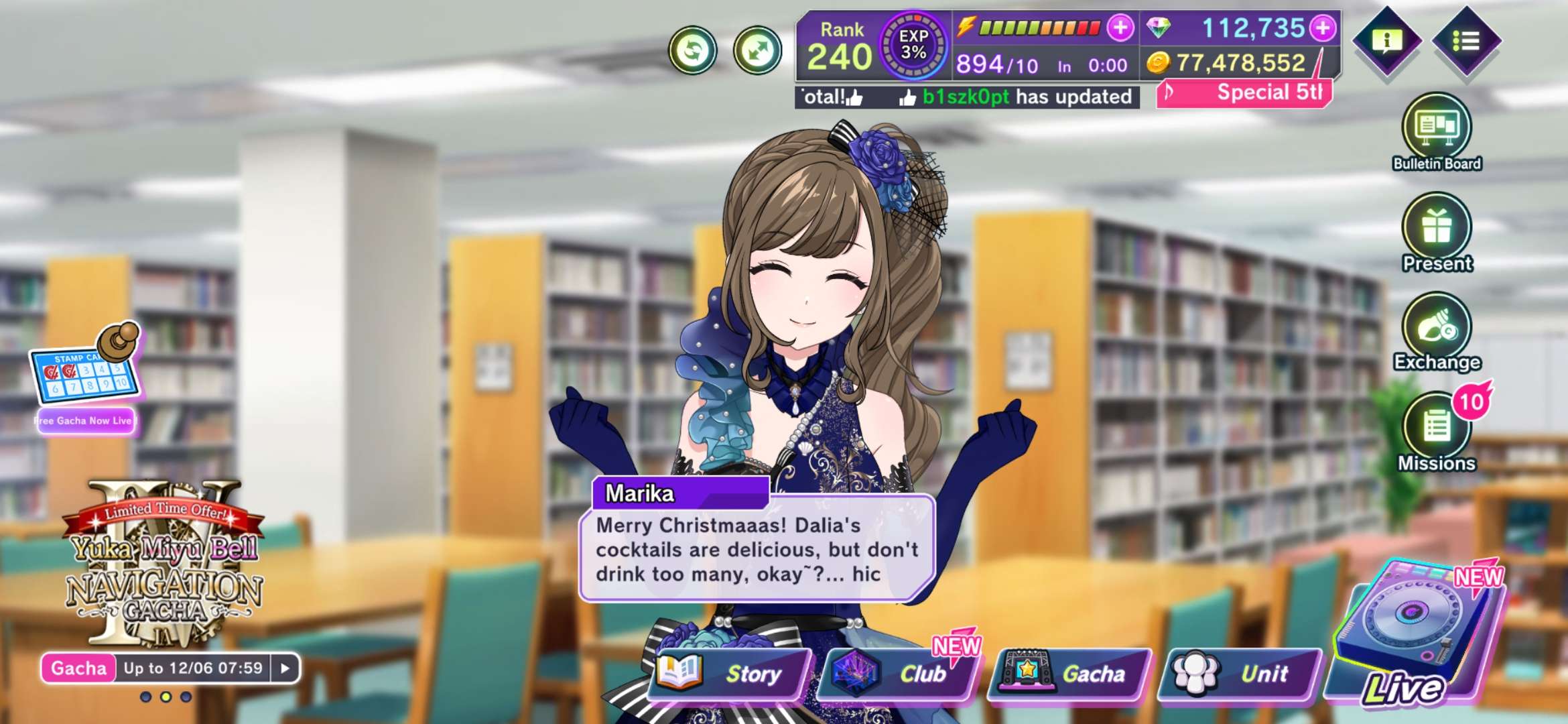Image resolution: width=1568 pixels, height=724 pixels.
Task: Open the Special 5th music banner
Action: click(x=1245, y=93)
